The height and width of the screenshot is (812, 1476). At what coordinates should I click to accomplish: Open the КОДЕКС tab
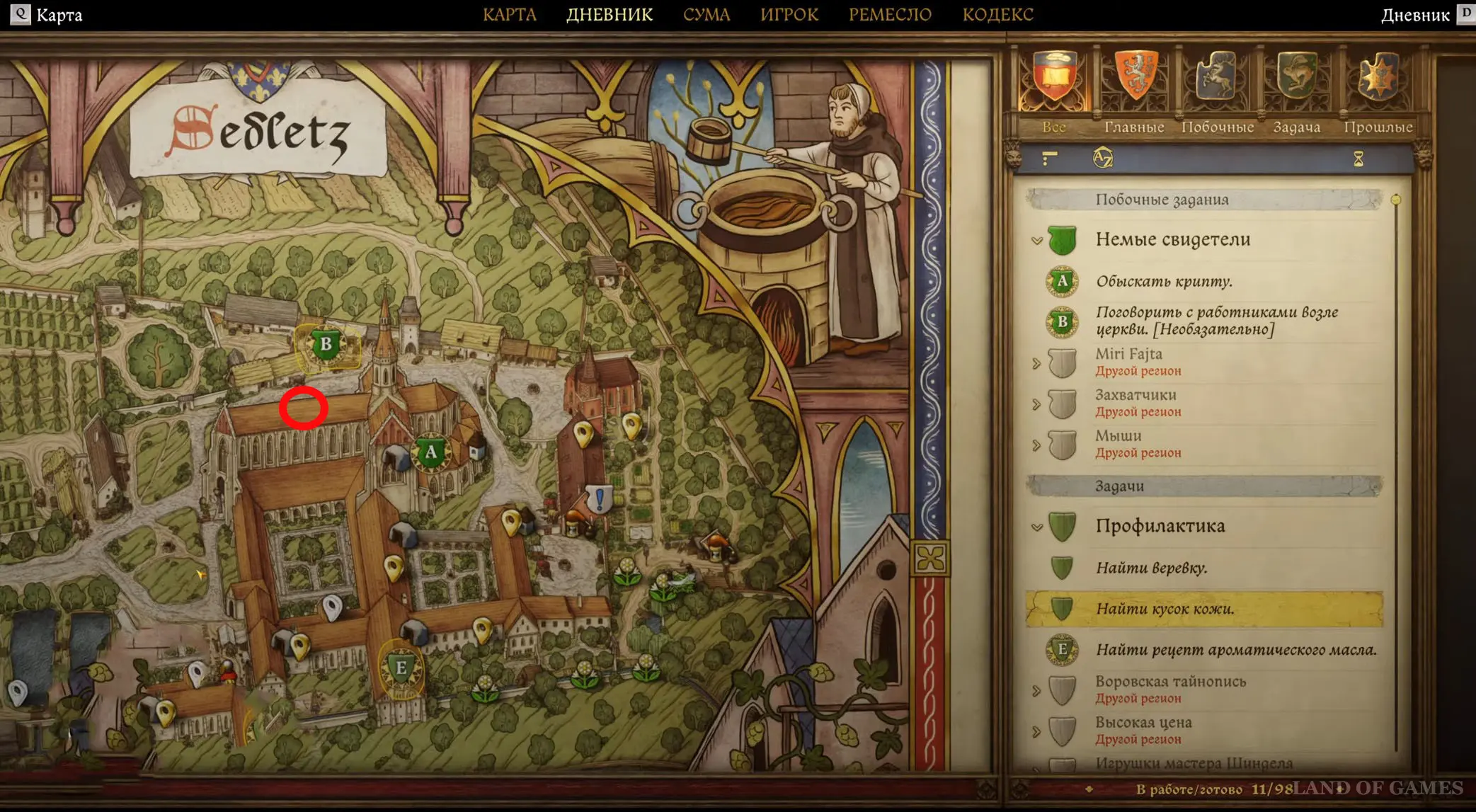997,15
